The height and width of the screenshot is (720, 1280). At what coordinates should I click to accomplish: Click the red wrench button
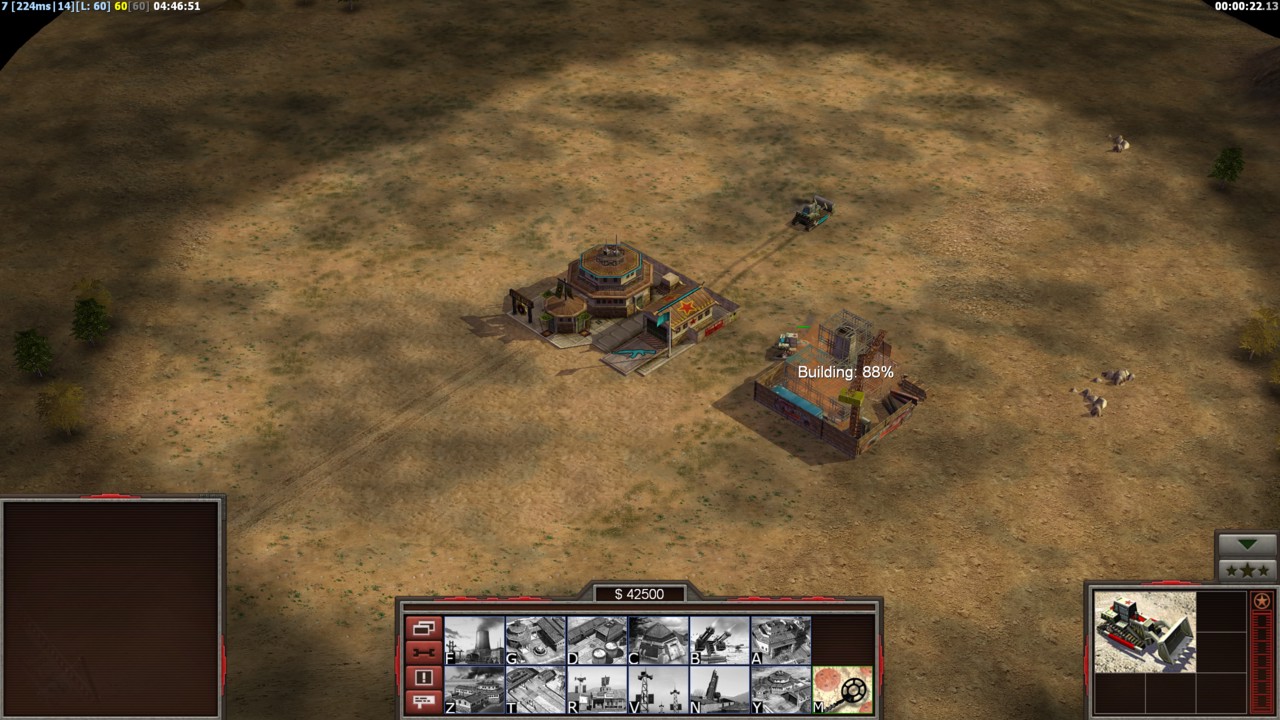(423, 653)
